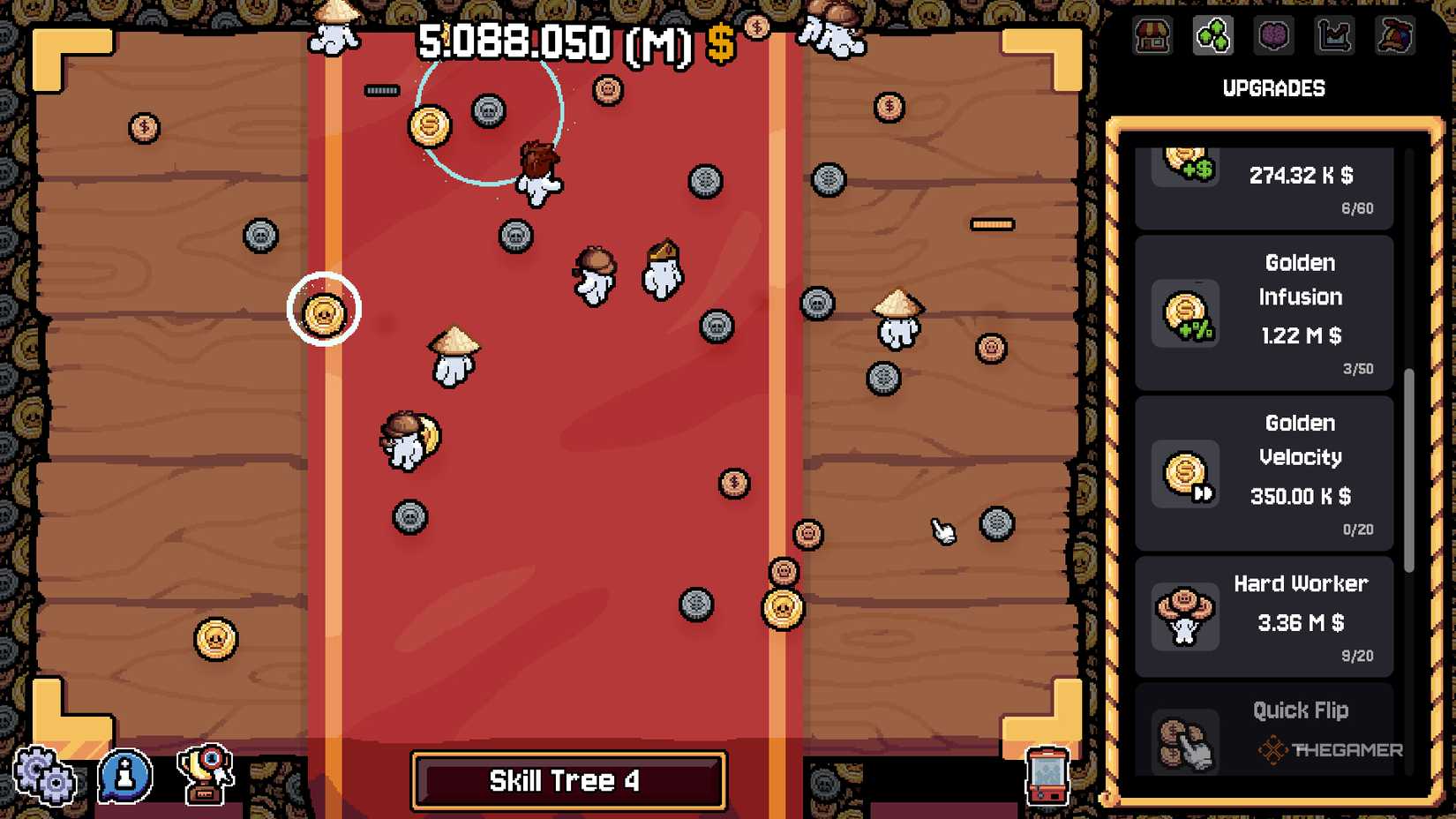Click the claw machine icon at bottom right
Image resolution: width=1456 pixels, height=819 pixels.
1046,778
